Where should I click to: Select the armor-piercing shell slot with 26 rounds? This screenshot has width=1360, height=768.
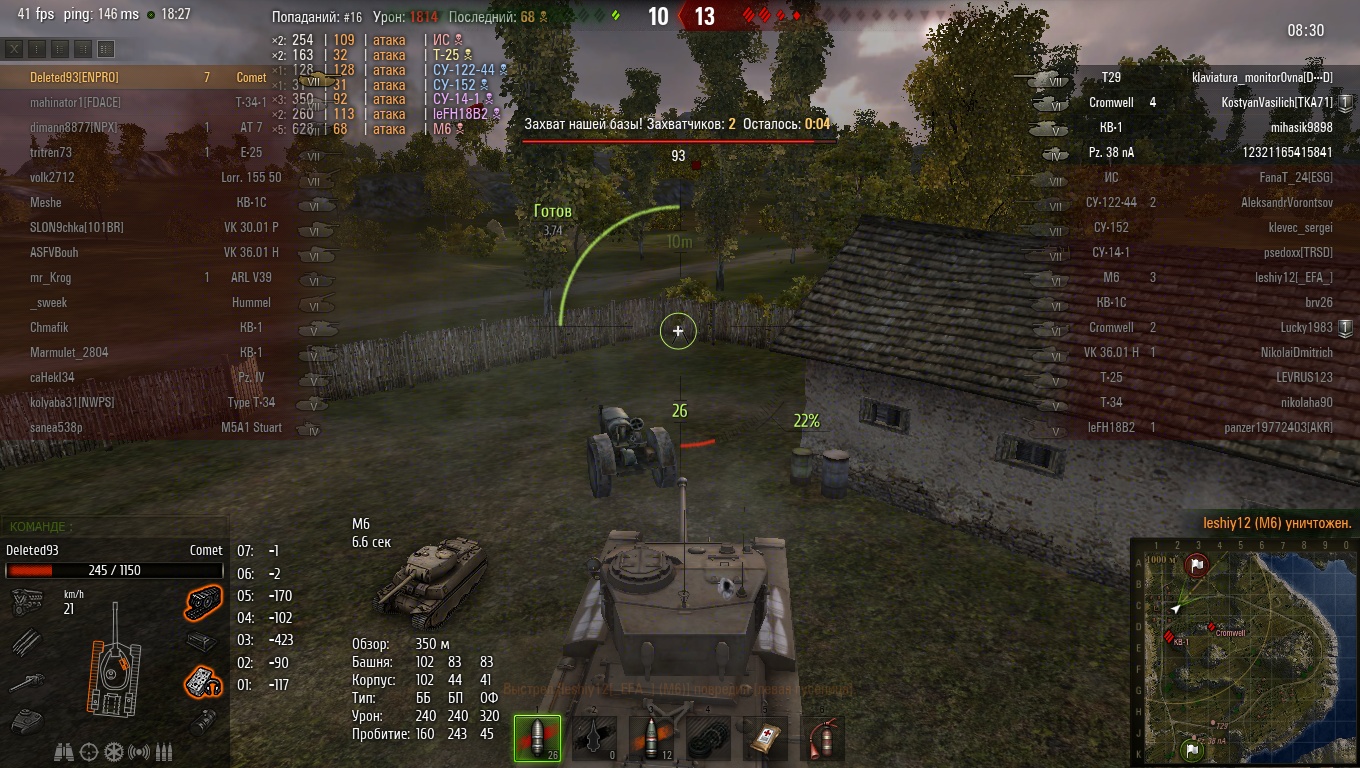(x=537, y=738)
